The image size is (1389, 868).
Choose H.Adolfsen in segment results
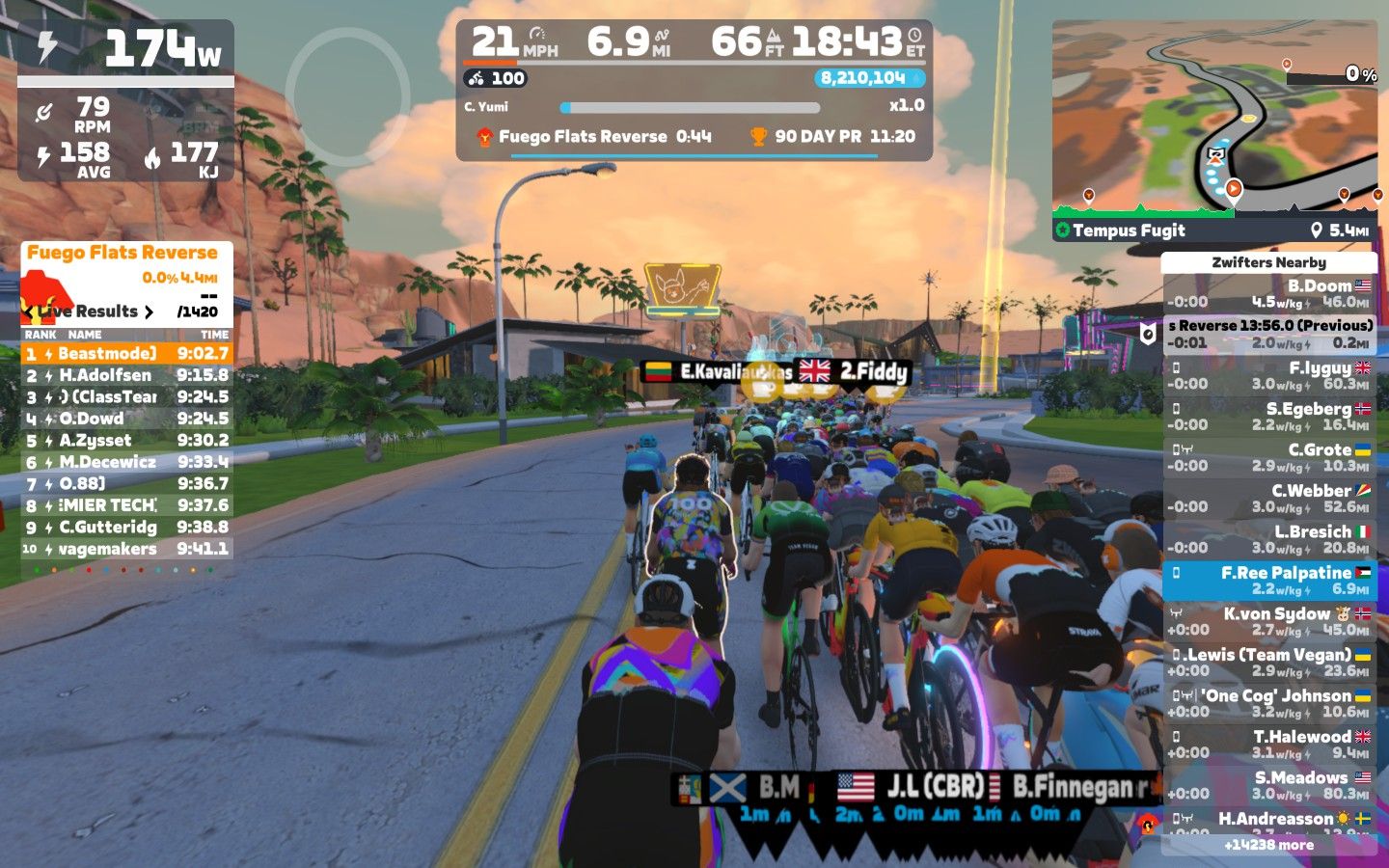click(126, 375)
